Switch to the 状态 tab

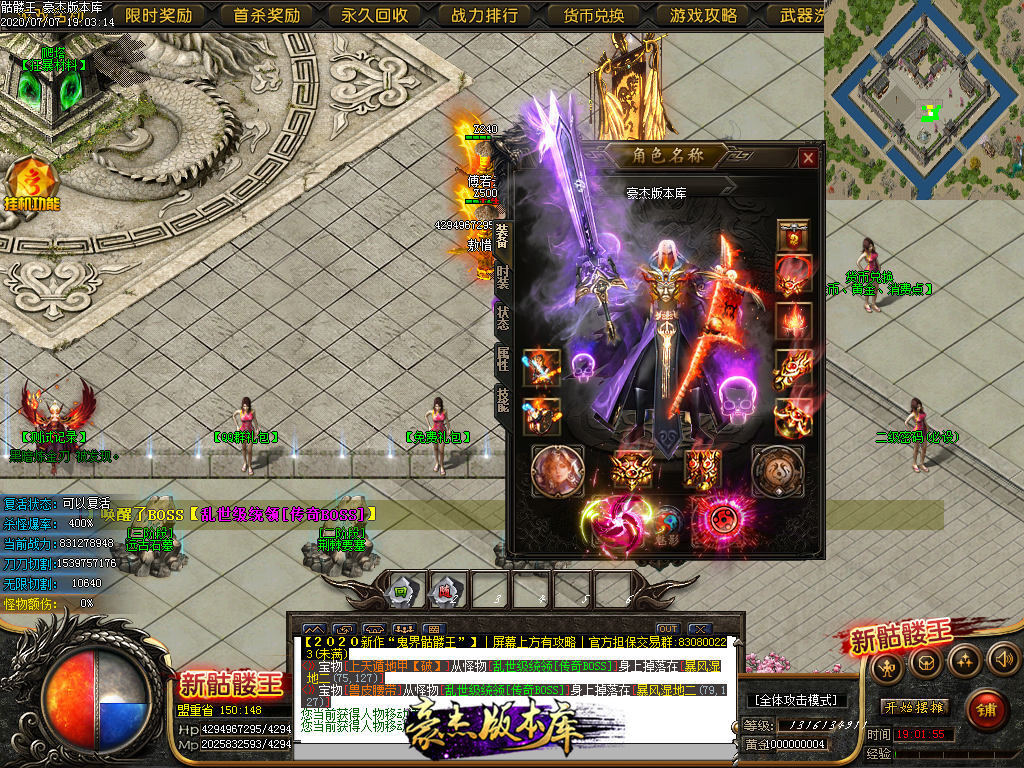(502, 316)
